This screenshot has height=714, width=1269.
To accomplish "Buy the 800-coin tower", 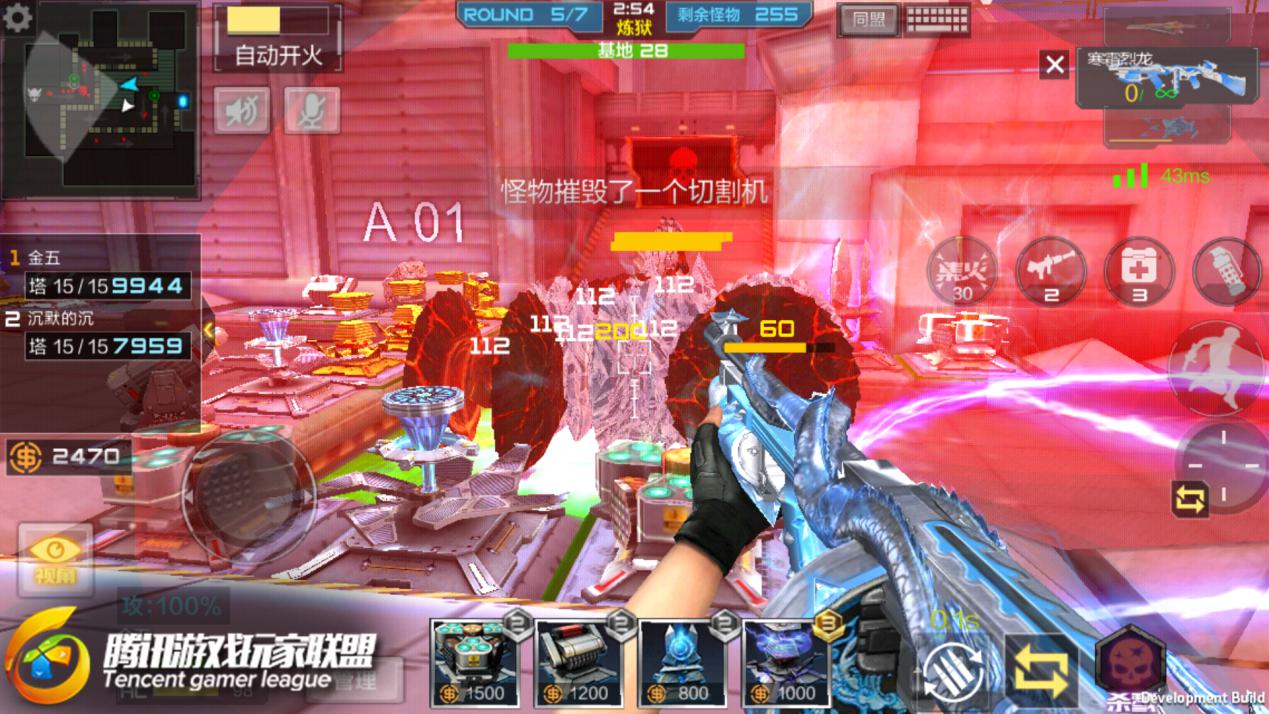I will [x=682, y=663].
